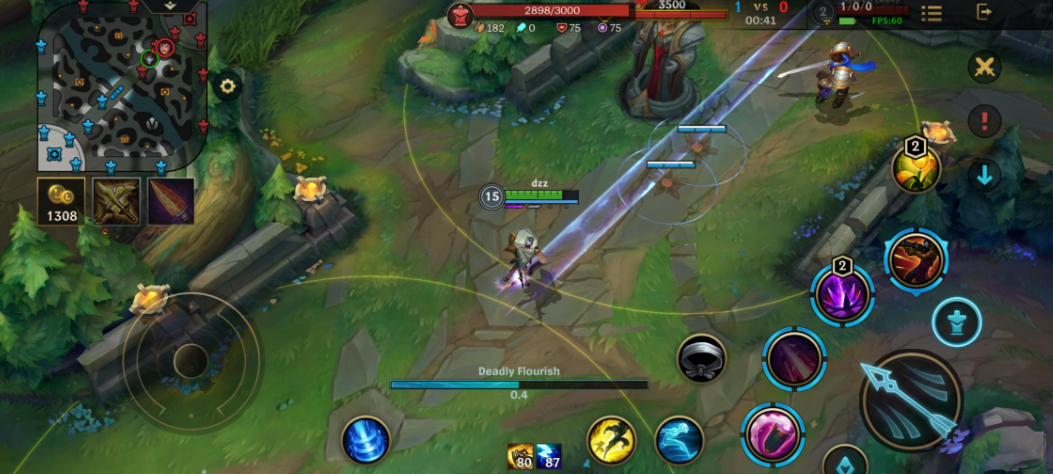Open the minimap
Viewport: 1053px width, 474px height.
[120, 86]
